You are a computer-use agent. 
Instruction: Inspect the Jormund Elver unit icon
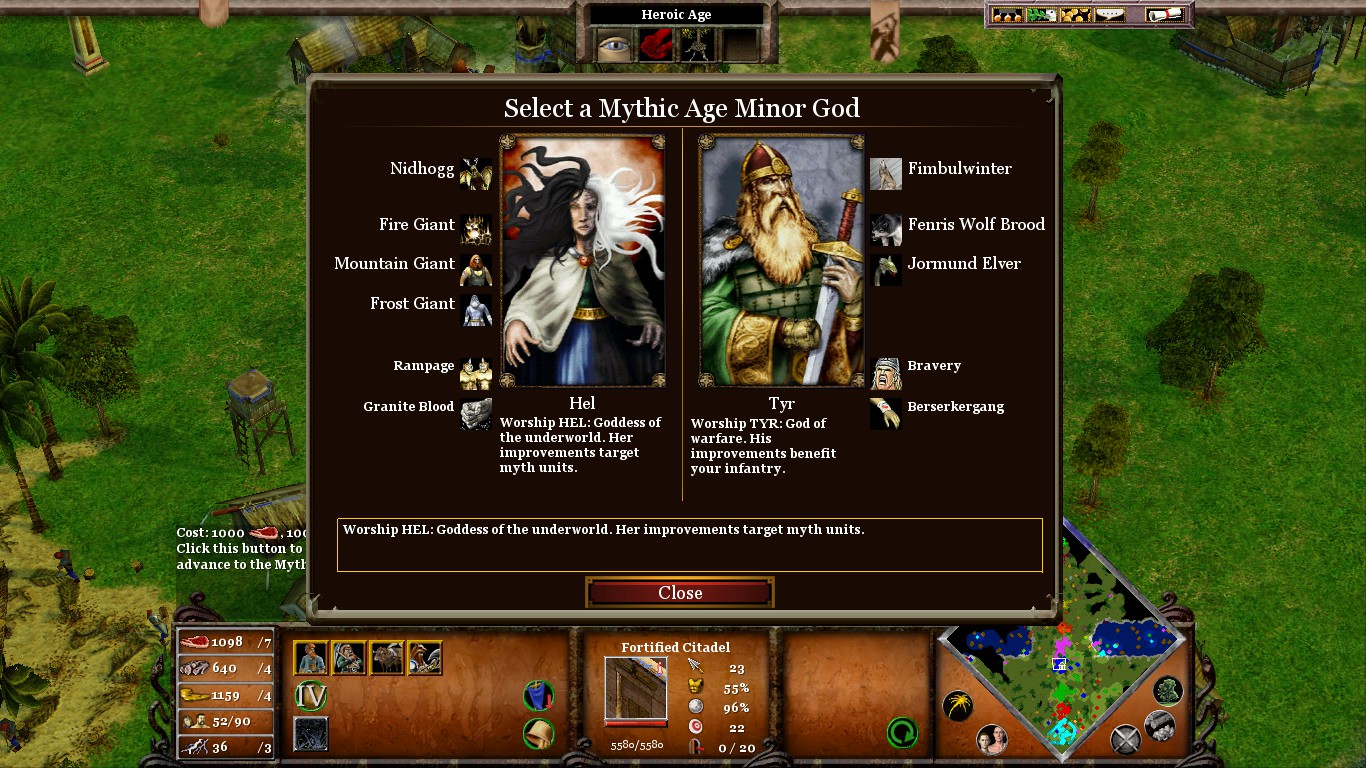click(x=886, y=268)
